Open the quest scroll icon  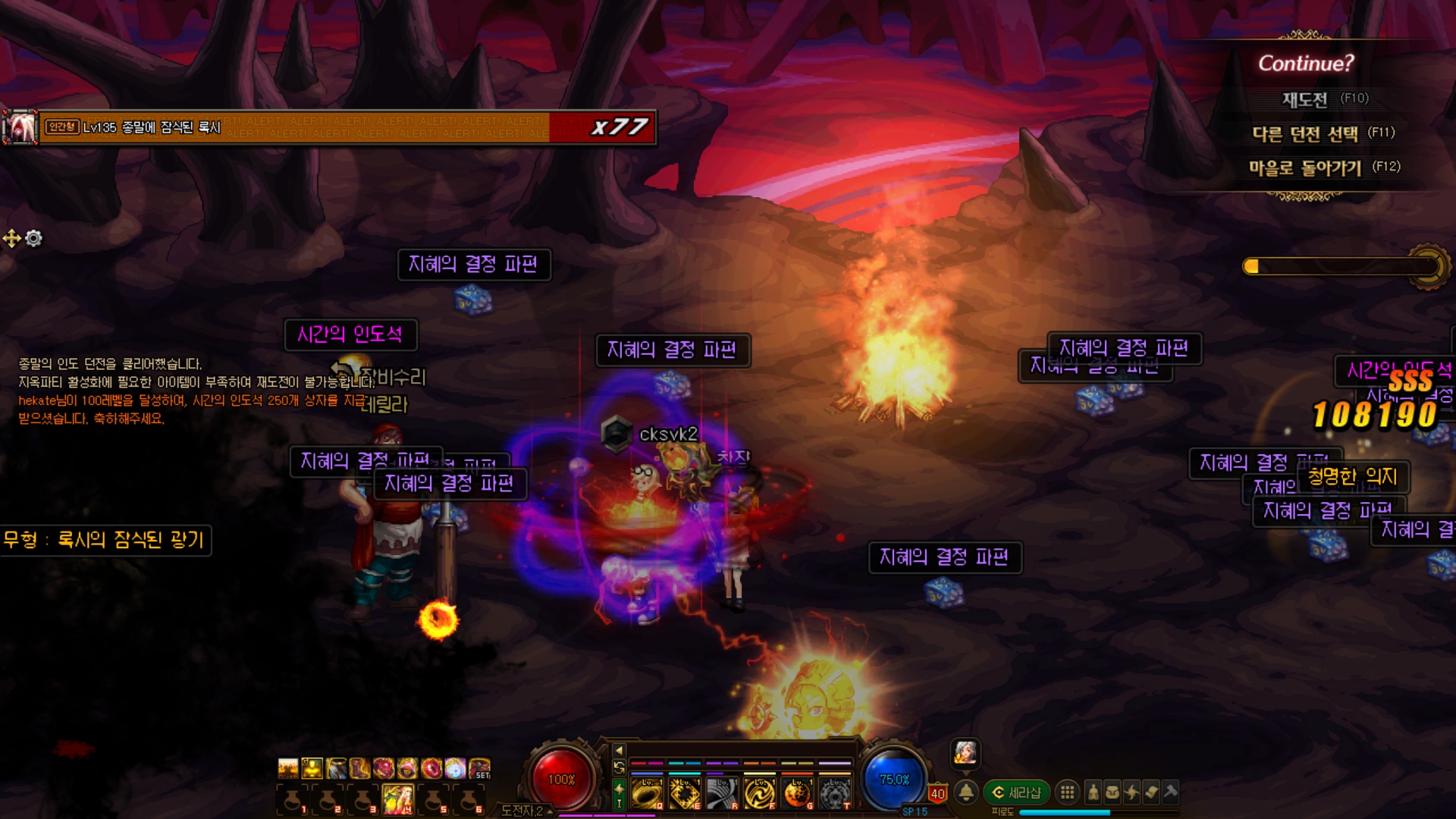[x=1151, y=792]
